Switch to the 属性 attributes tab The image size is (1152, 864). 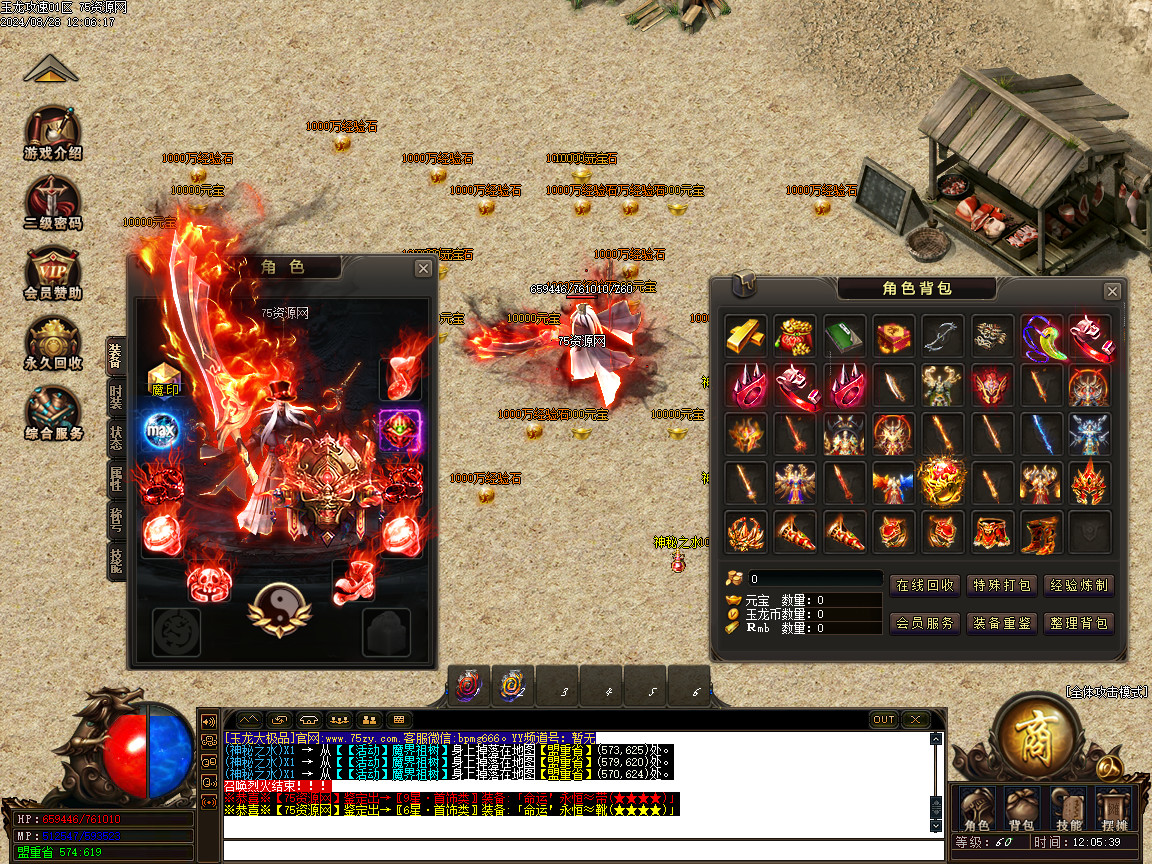(x=116, y=481)
